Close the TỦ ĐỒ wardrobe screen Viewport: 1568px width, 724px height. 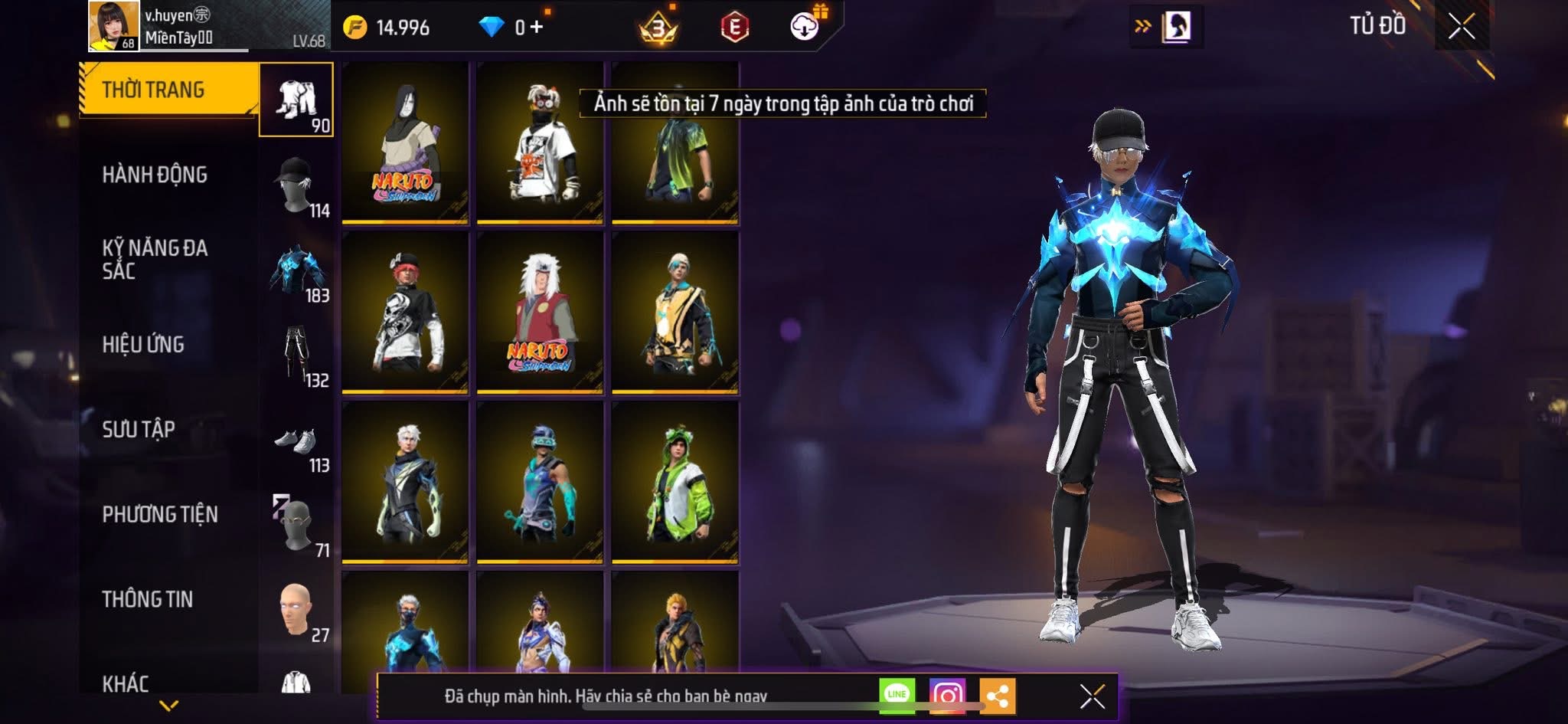tap(1461, 27)
